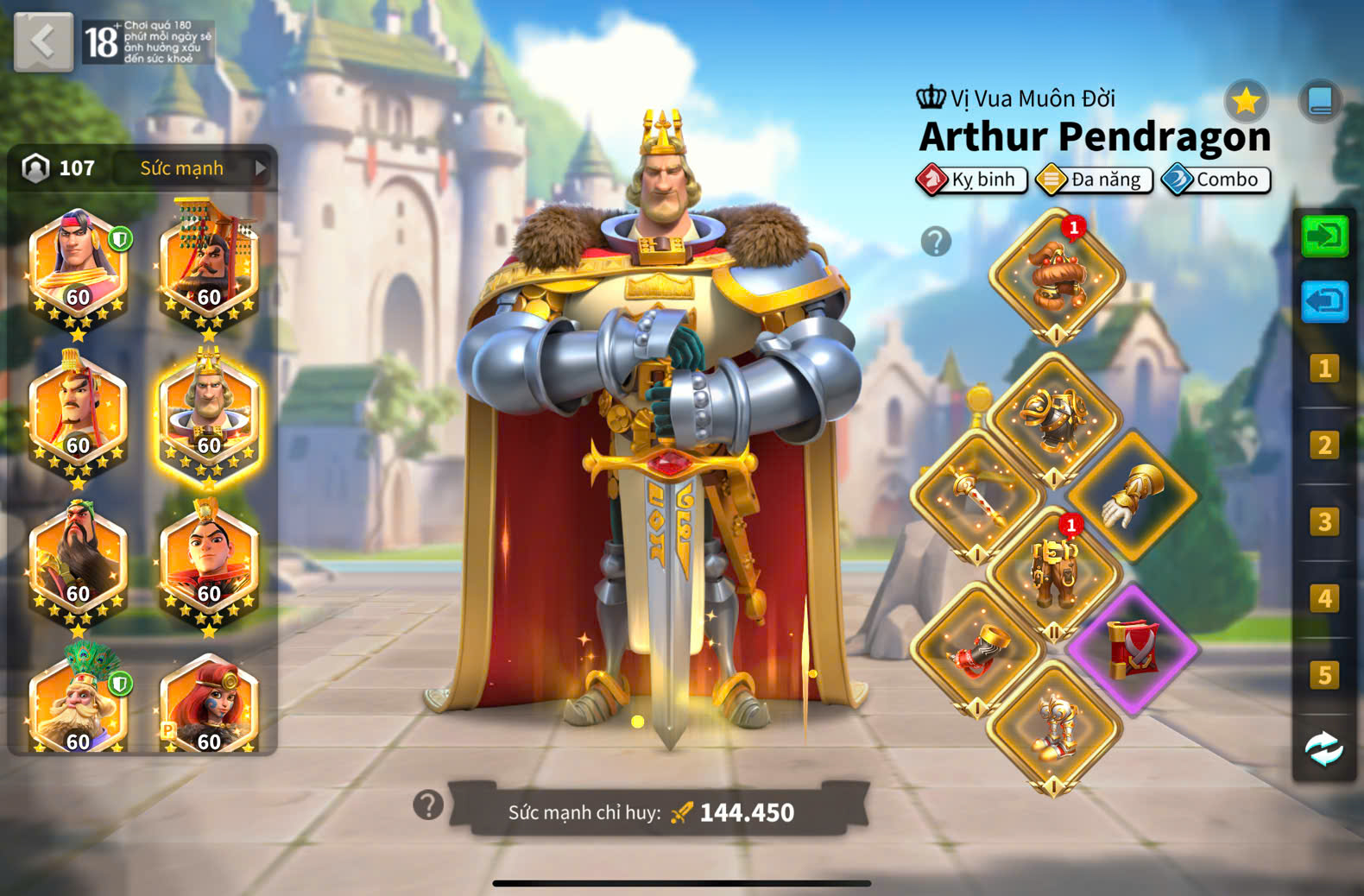This screenshot has width=1364, height=896.
Task: Select the peacock-feather hat commander portrait
Action: [78, 704]
